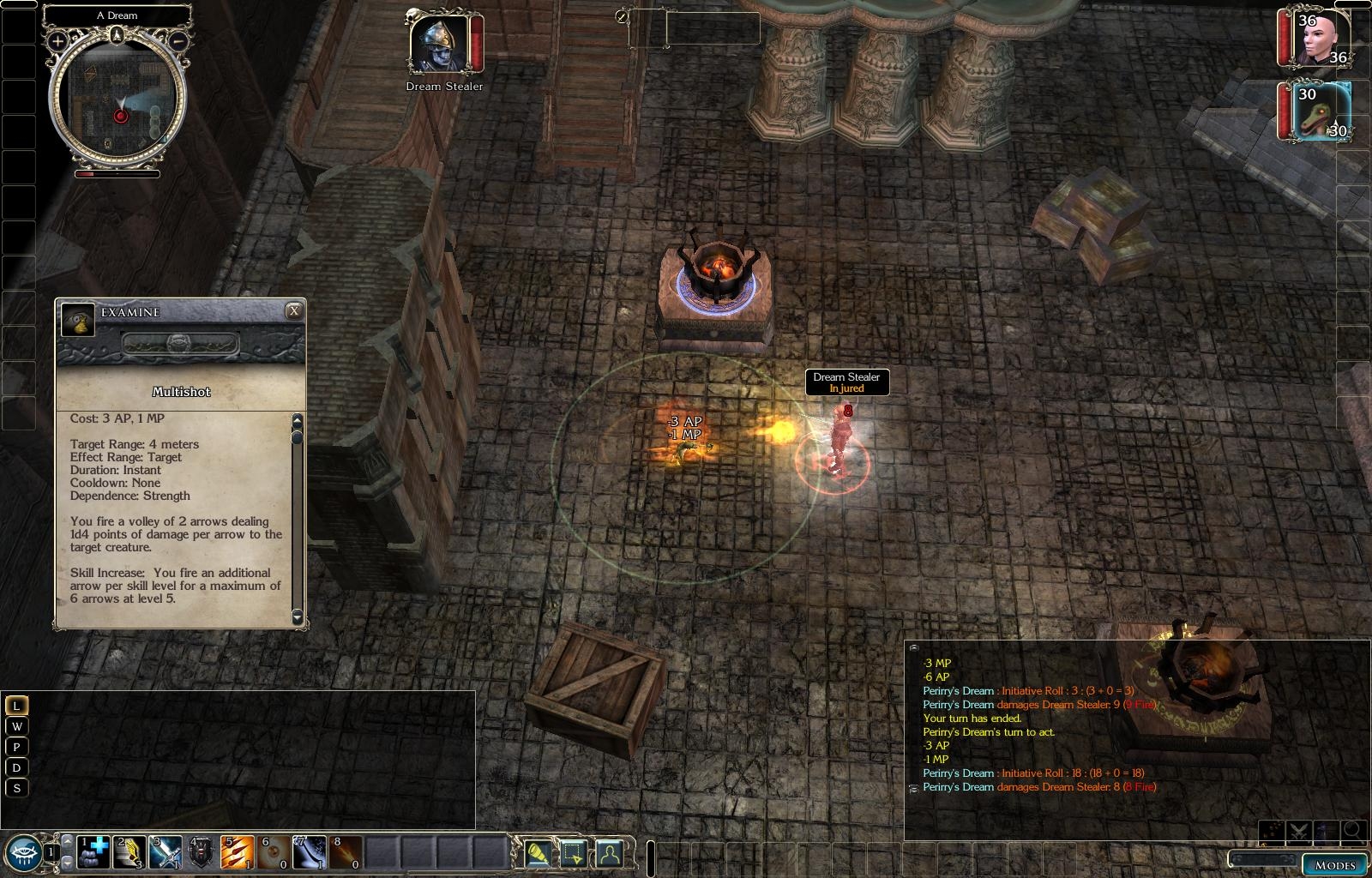Switch to the W chat tab
Screen dimensions: 1372x878
(x=16, y=726)
